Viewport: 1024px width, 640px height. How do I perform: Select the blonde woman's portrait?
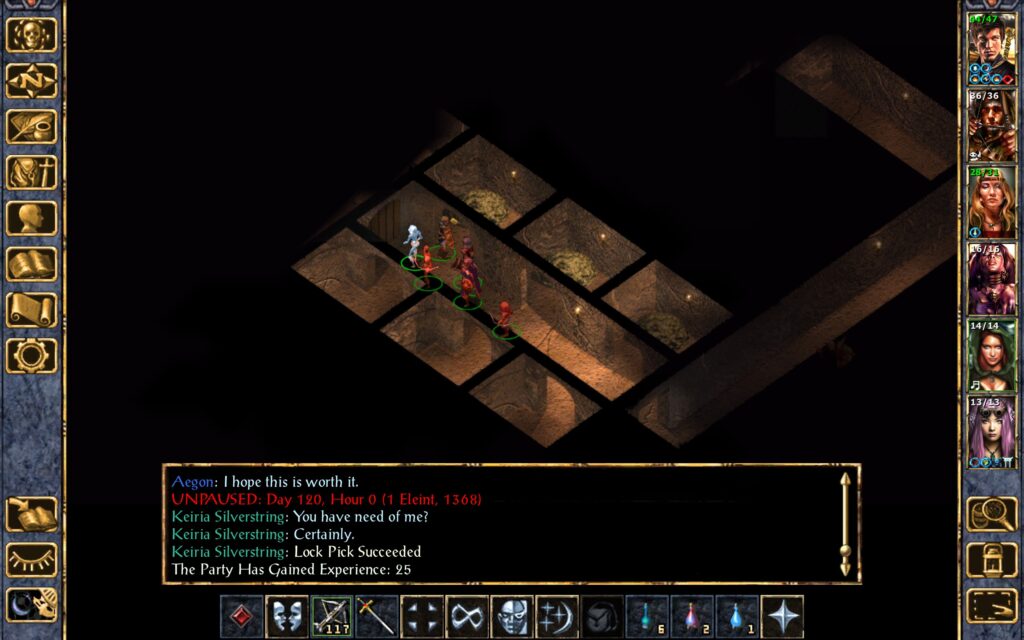991,202
